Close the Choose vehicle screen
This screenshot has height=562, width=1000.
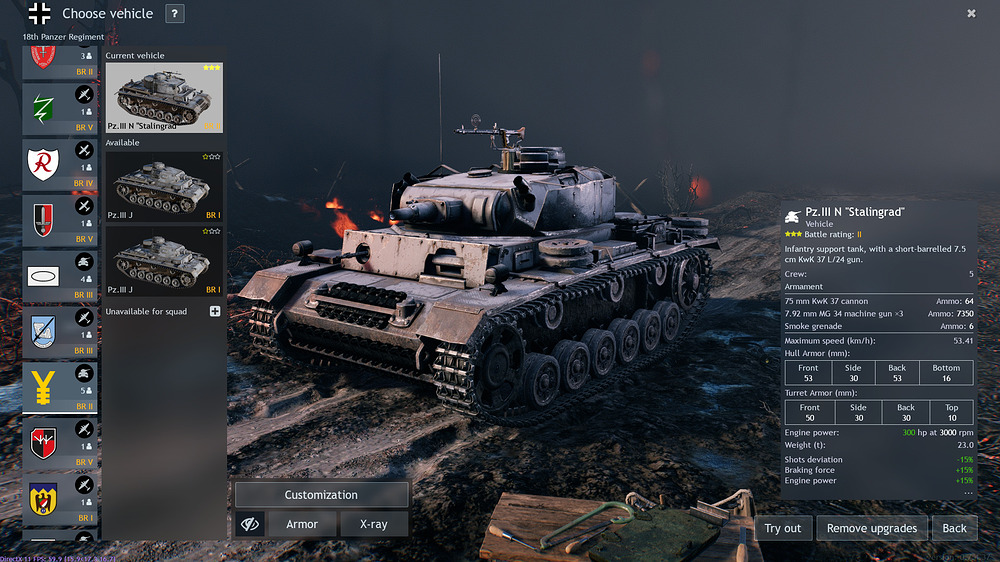(x=971, y=13)
